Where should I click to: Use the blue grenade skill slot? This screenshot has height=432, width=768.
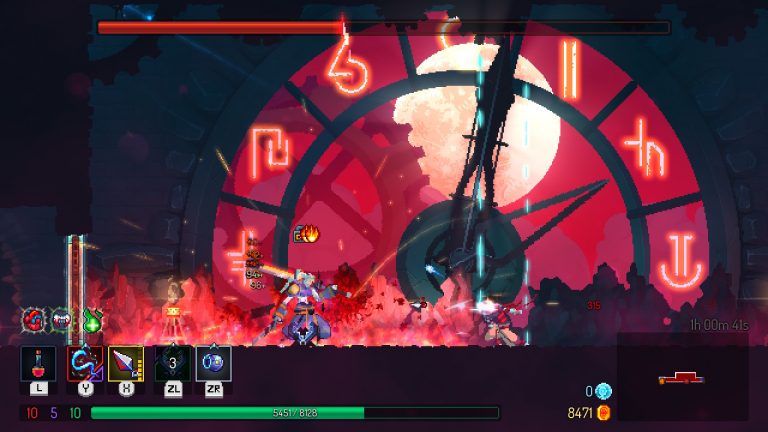pos(213,363)
